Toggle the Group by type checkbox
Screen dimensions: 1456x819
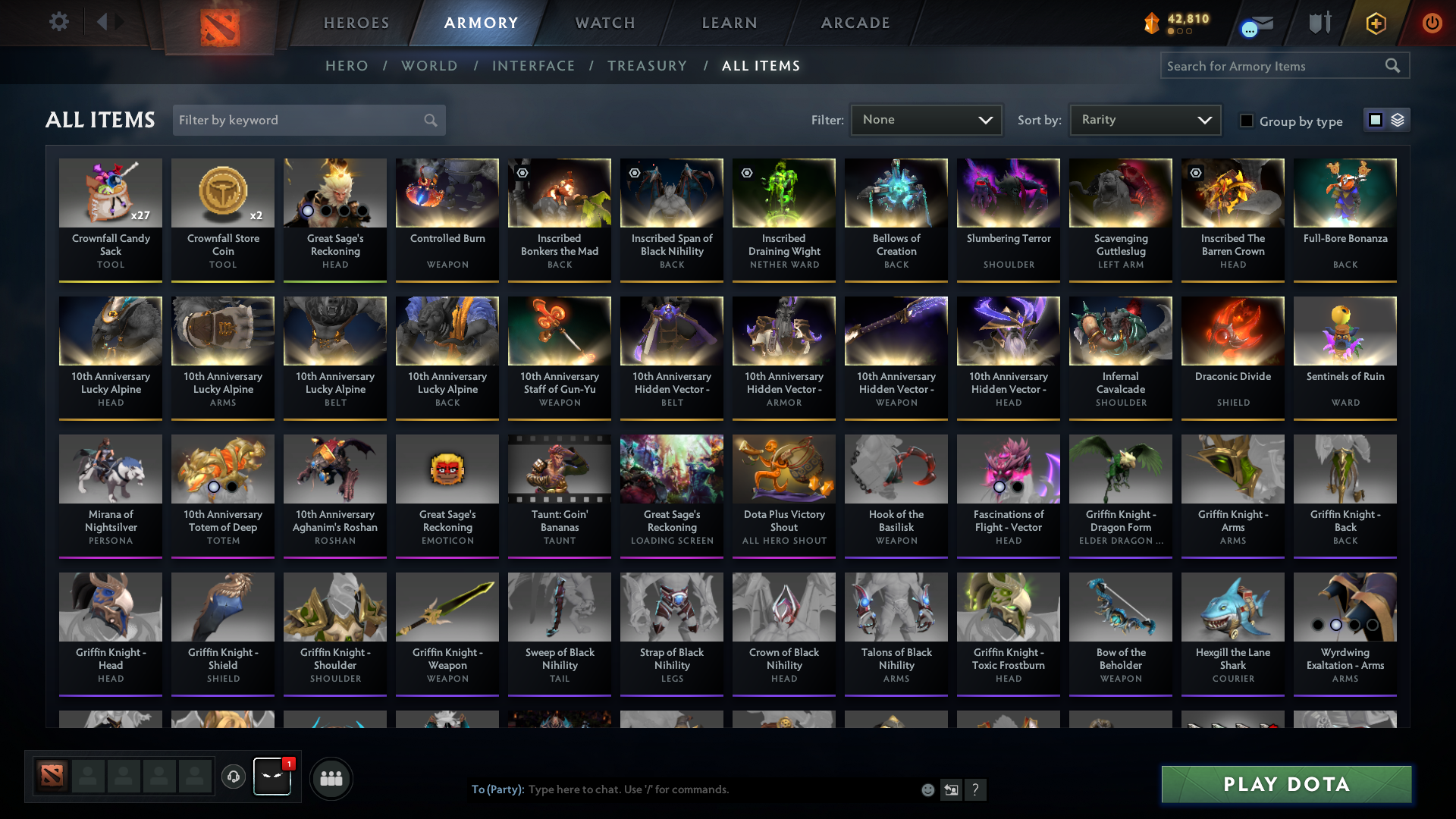pos(1247,121)
